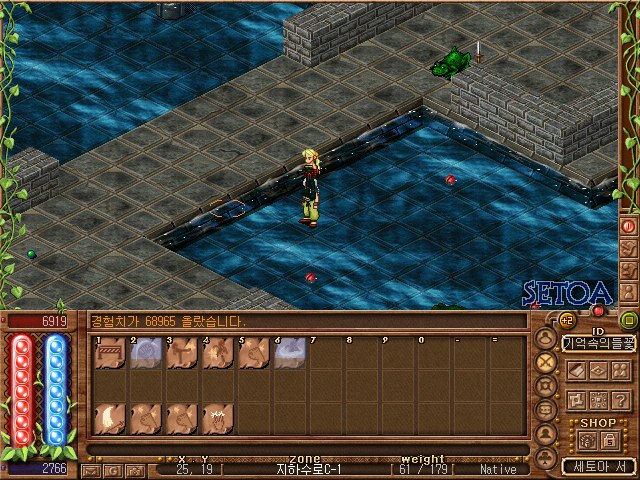Select hotbar slot 1 skill icon

(110, 354)
